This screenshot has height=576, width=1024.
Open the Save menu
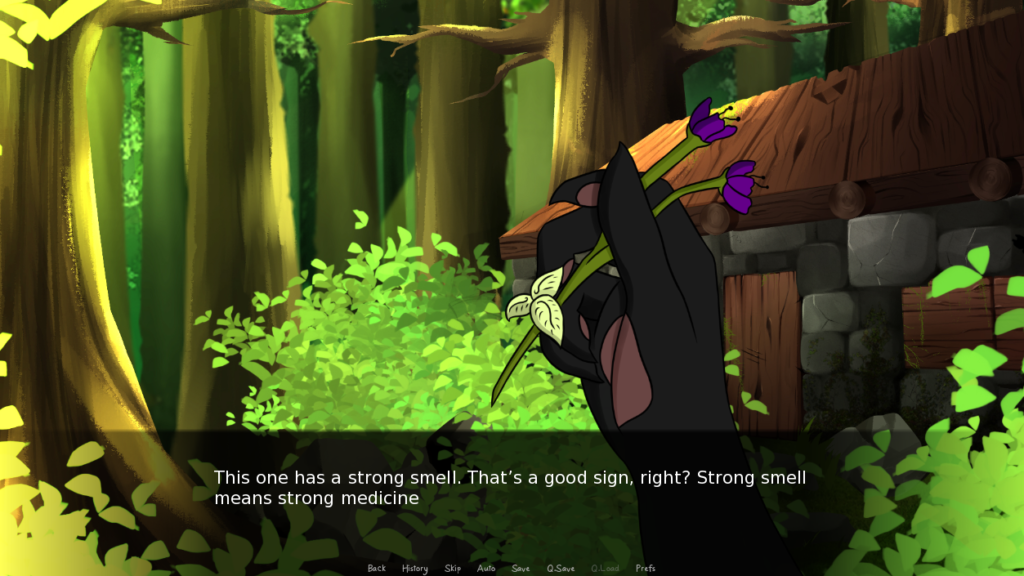[x=520, y=568]
